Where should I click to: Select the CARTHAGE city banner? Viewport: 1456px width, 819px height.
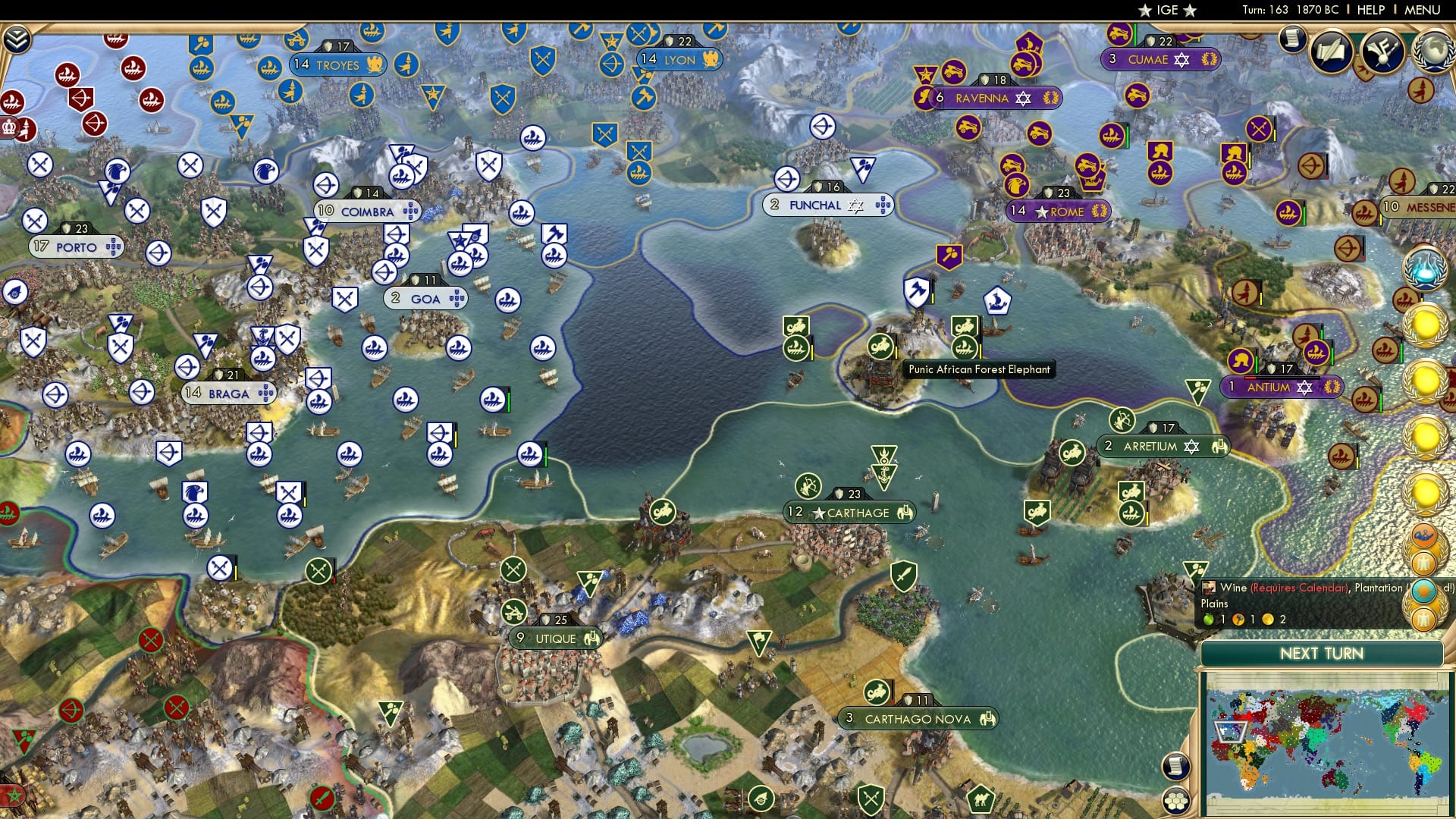pyautogui.click(x=849, y=513)
